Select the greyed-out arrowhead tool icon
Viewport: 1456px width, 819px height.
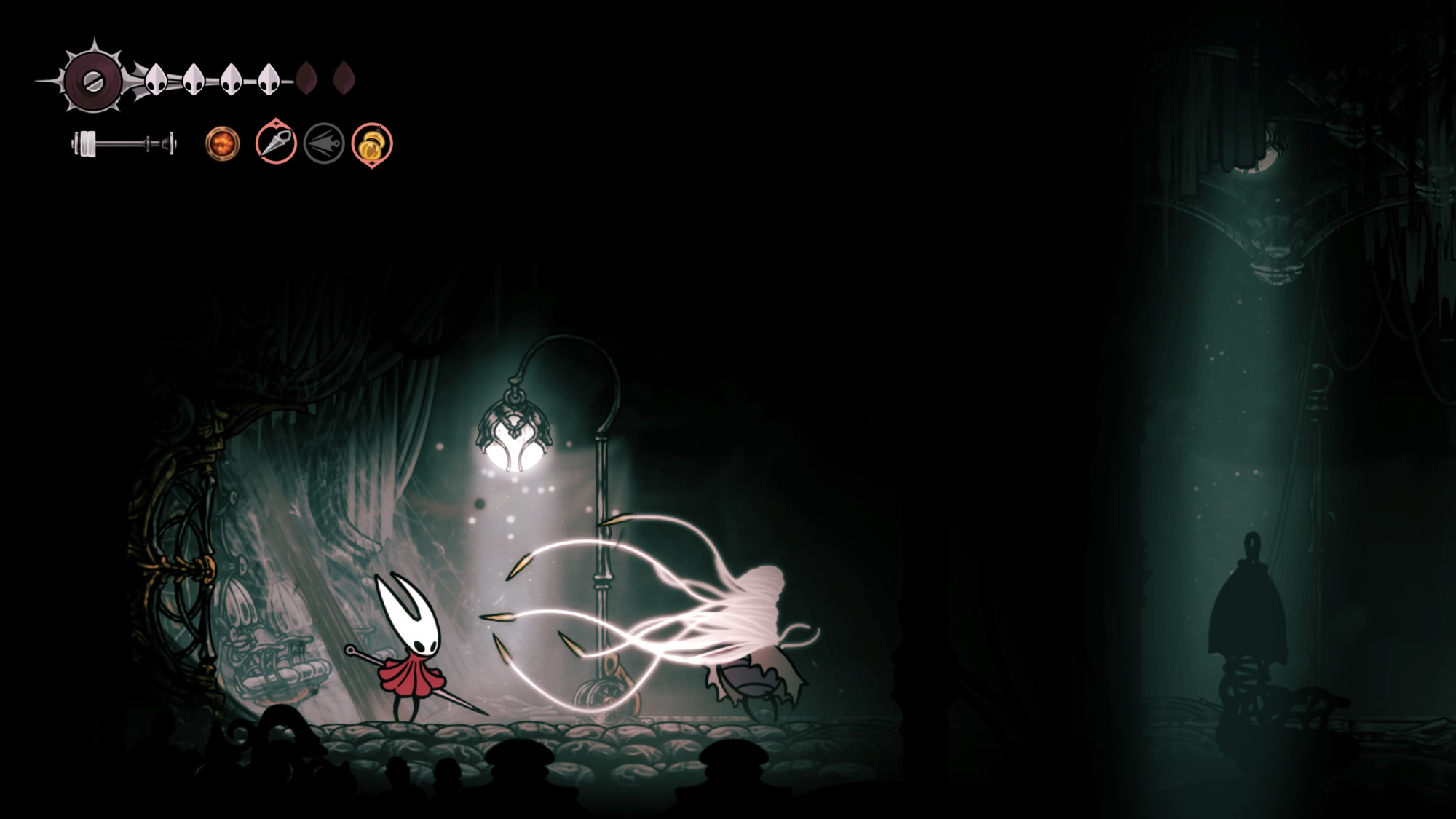(324, 143)
